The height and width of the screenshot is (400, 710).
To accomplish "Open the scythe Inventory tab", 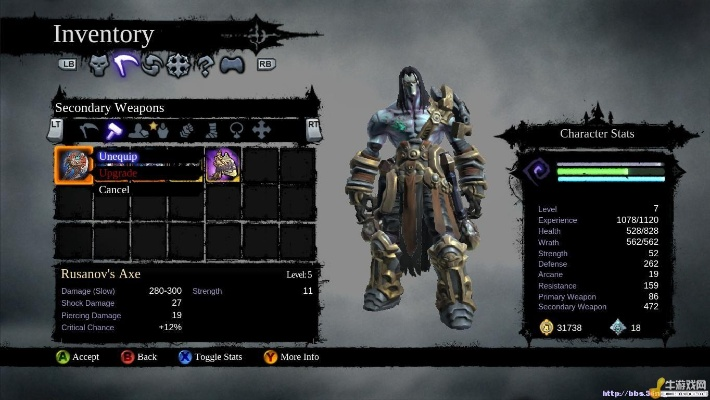I will tap(125, 66).
